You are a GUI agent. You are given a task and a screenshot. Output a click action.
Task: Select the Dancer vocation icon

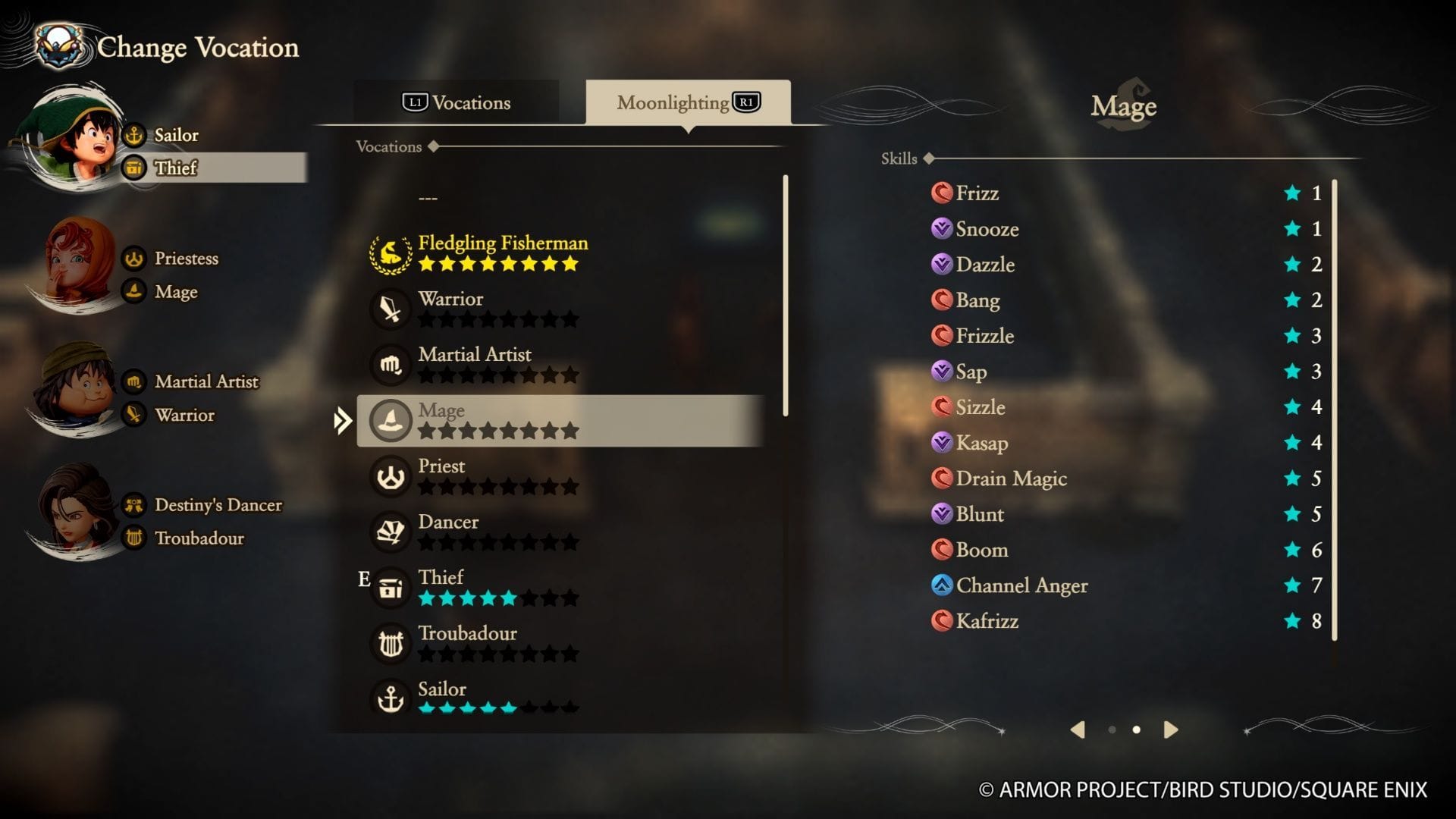390,532
